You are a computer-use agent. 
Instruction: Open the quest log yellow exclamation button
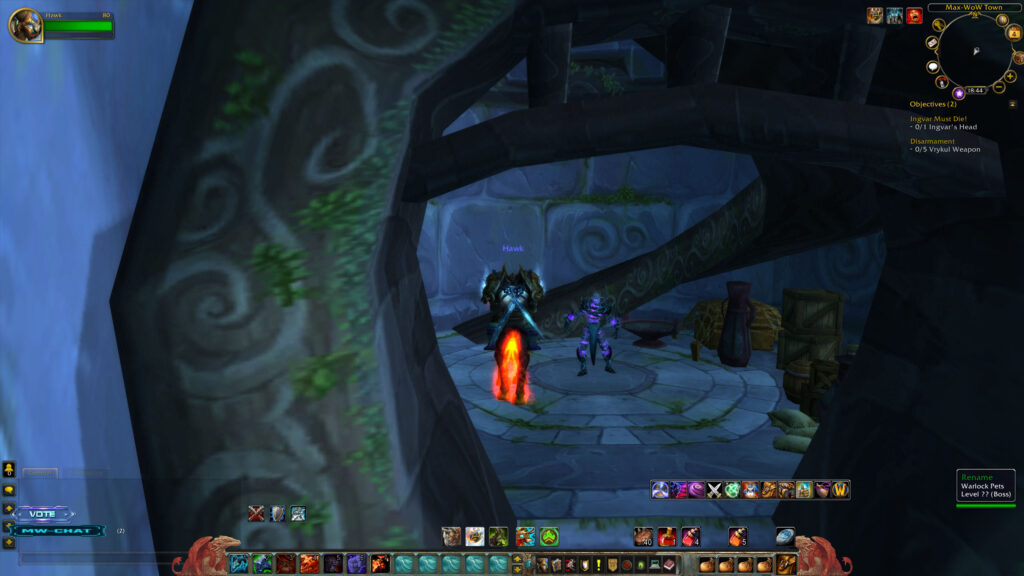click(598, 565)
